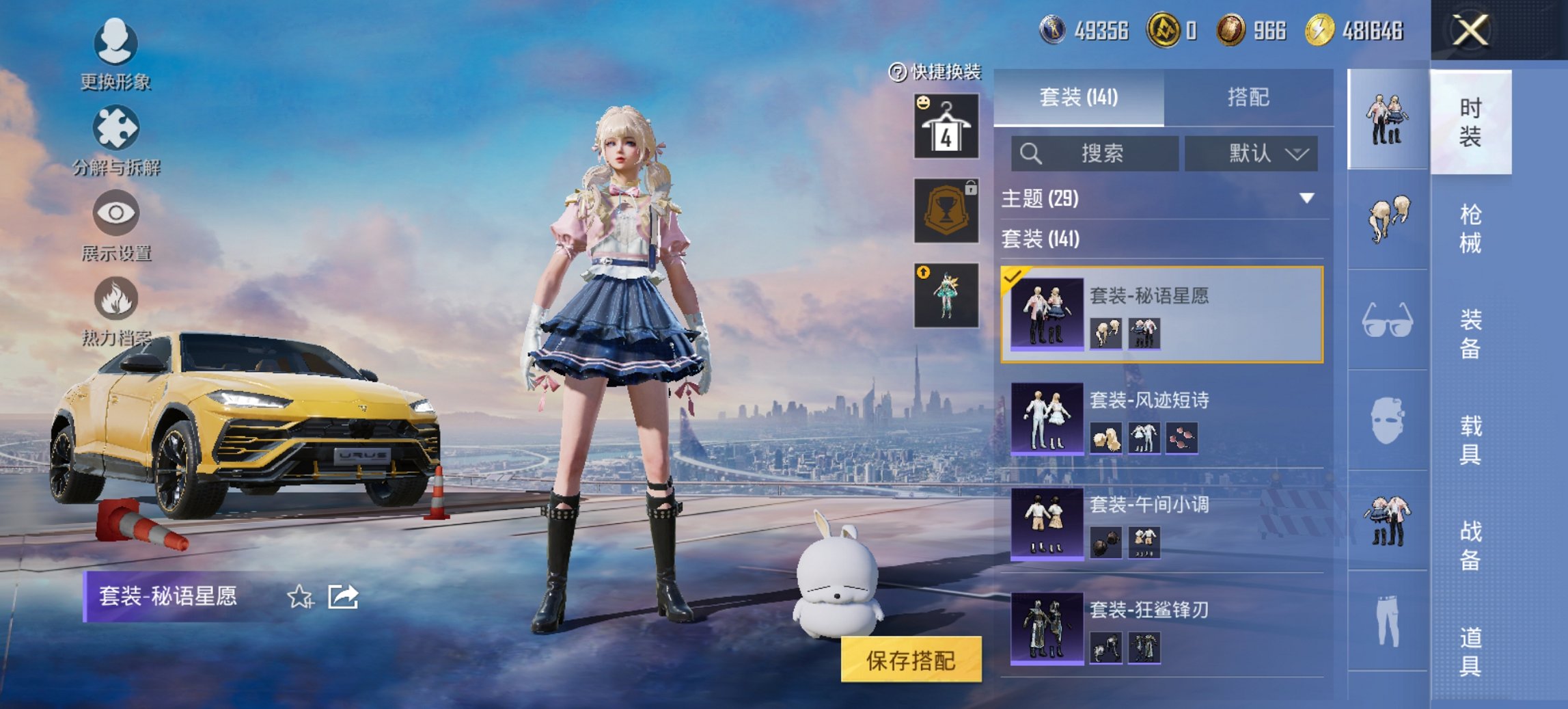Image resolution: width=1568 pixels, height=709 pixels.
Task: Open the 默认 sort dropdown
Action: coord(1250,154)
